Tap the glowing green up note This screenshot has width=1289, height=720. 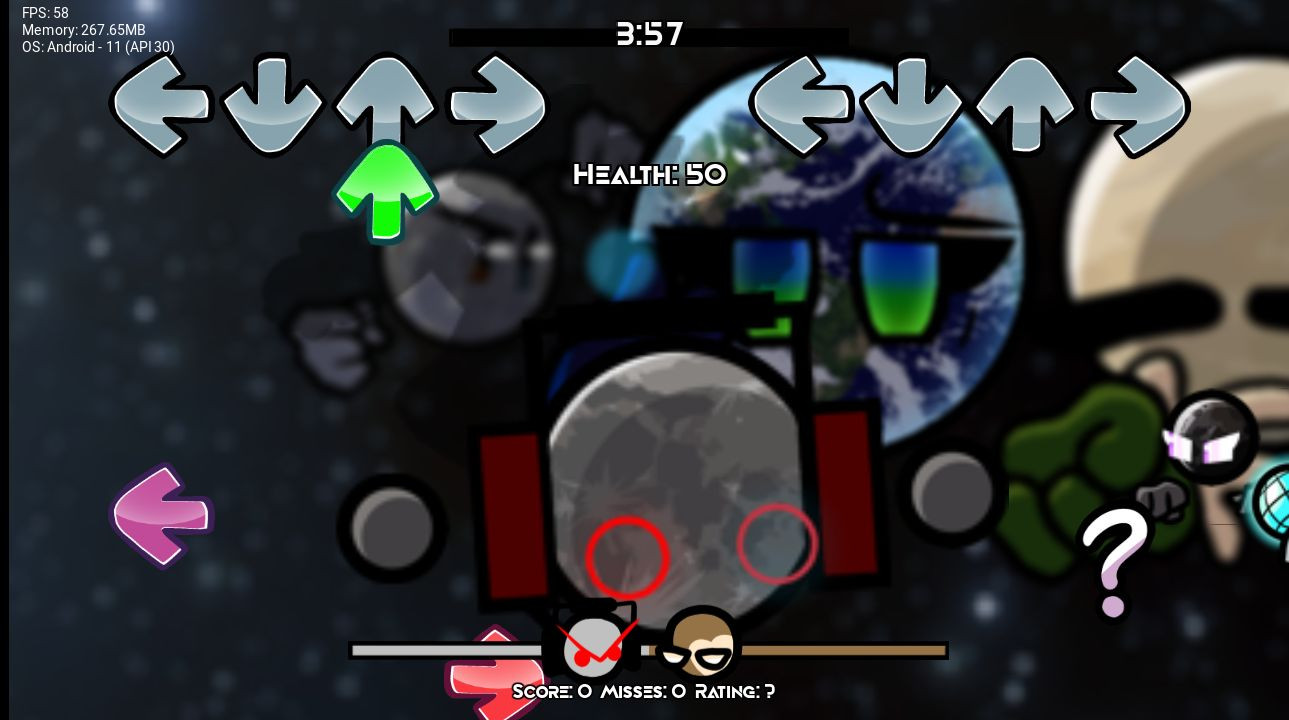385,190
